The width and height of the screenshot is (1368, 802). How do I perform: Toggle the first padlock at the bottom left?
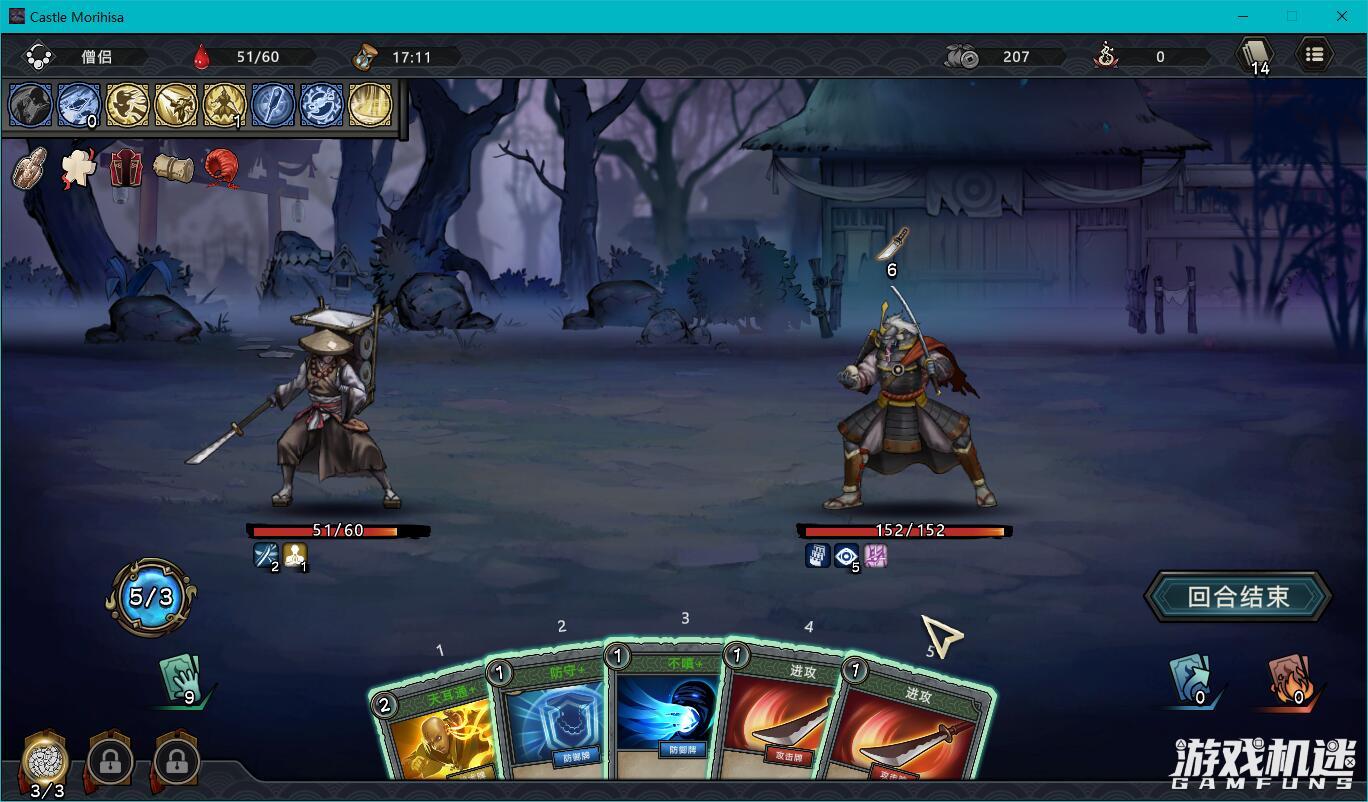(108, 763)
